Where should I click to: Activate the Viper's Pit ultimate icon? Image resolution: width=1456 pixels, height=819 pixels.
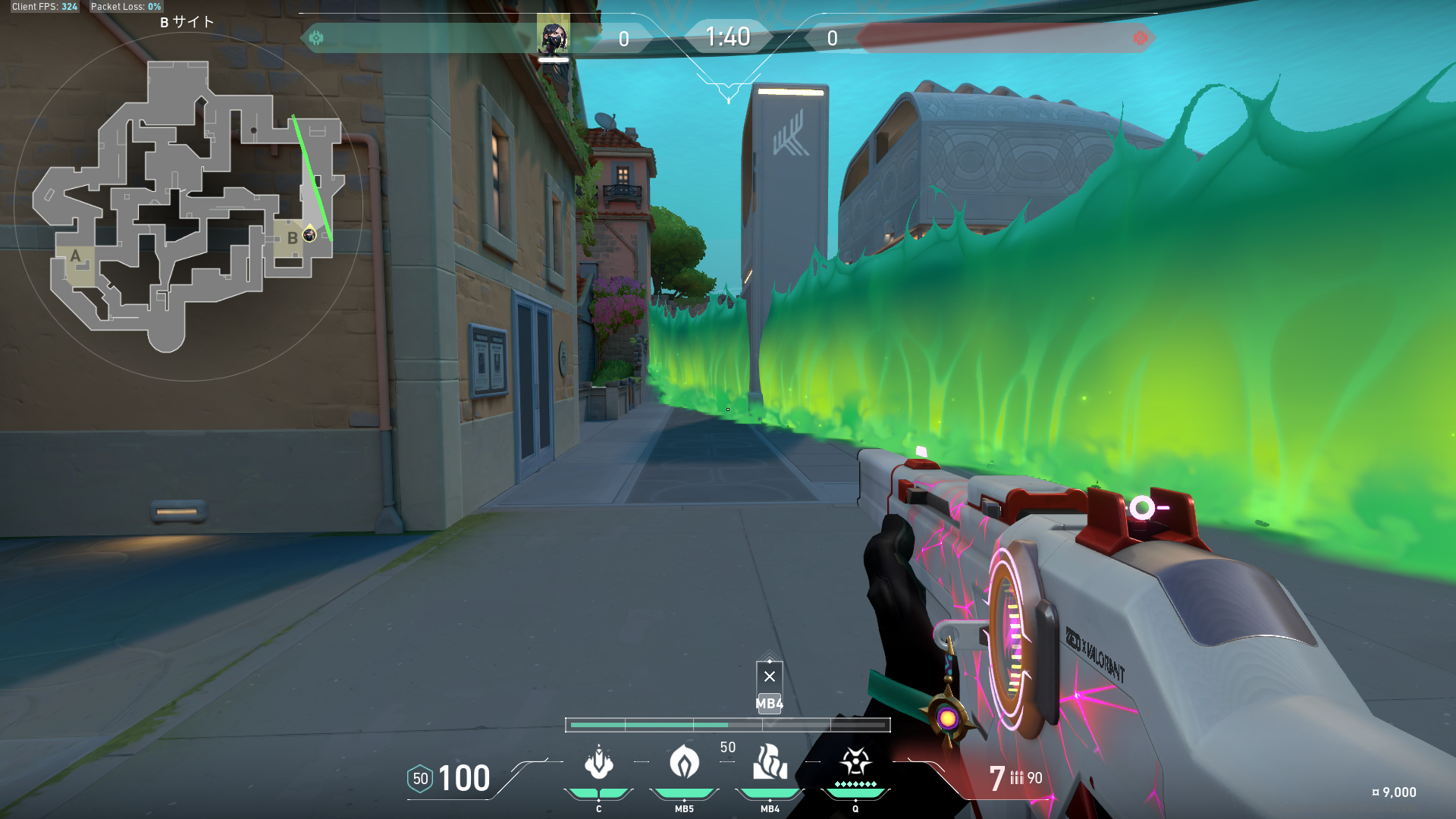click(855, 761)
